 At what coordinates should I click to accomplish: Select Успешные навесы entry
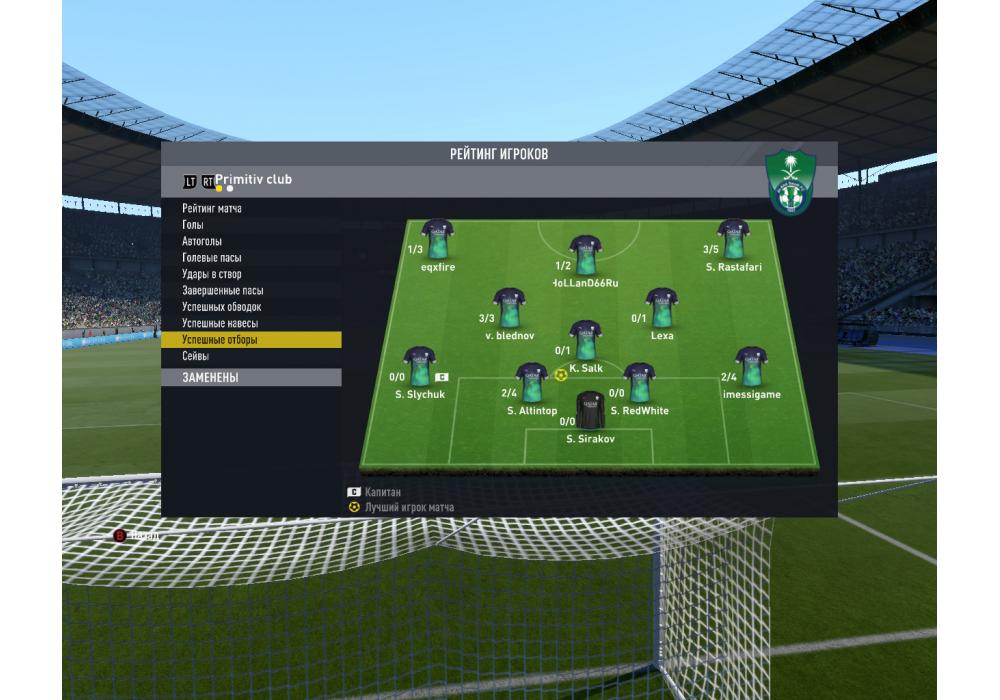(220, 324)
